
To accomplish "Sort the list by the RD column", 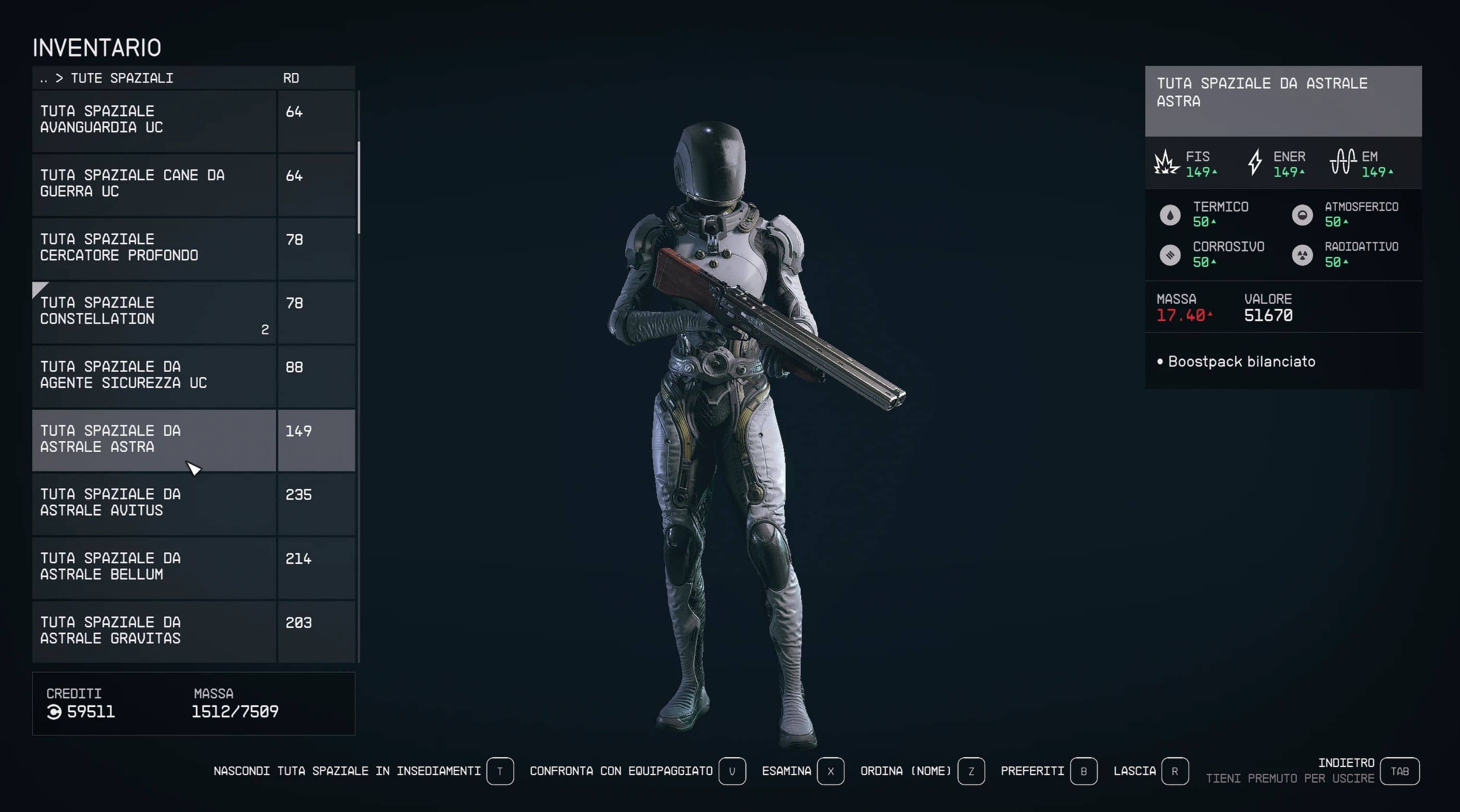I will coord(291,78).
